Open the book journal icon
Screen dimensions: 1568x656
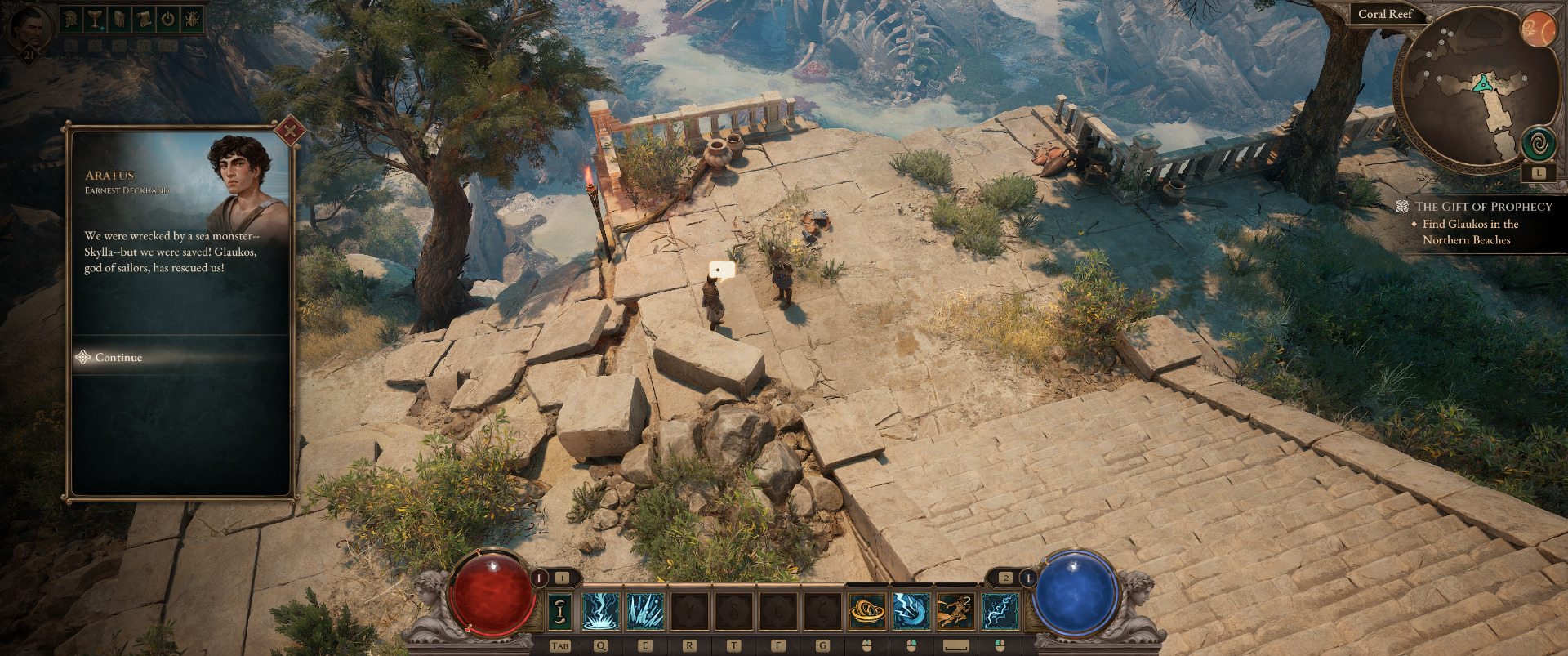(119, 19)
